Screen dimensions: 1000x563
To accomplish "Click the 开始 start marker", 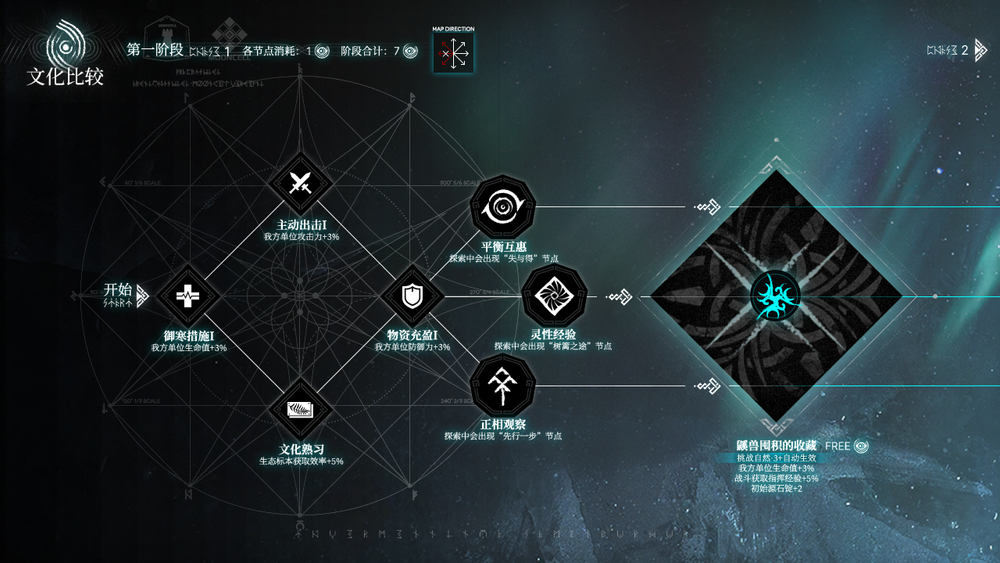I will coord(126,294).
